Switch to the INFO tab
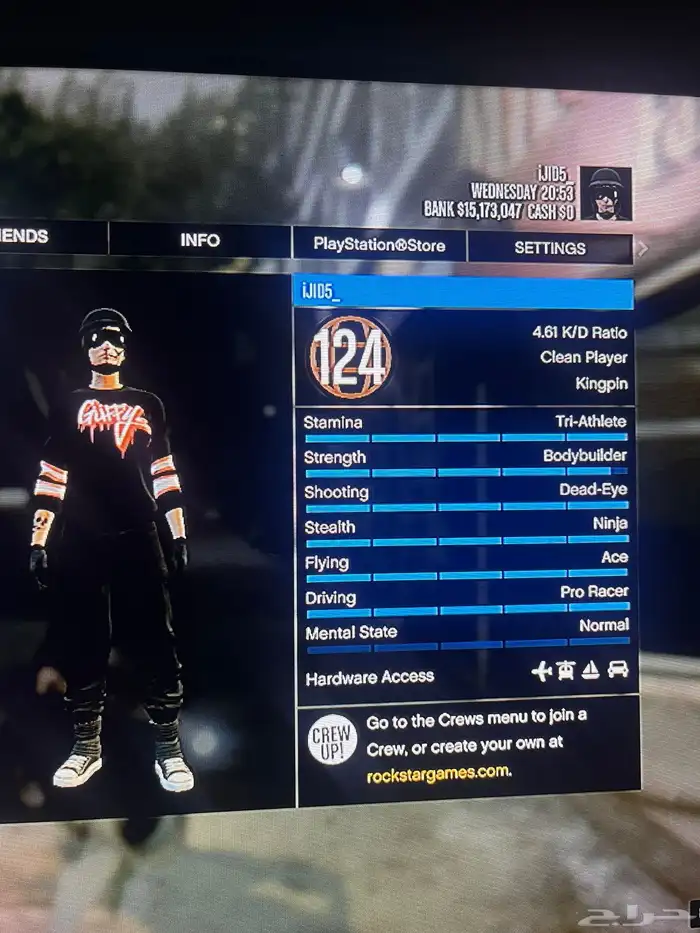 pos(200,240)
